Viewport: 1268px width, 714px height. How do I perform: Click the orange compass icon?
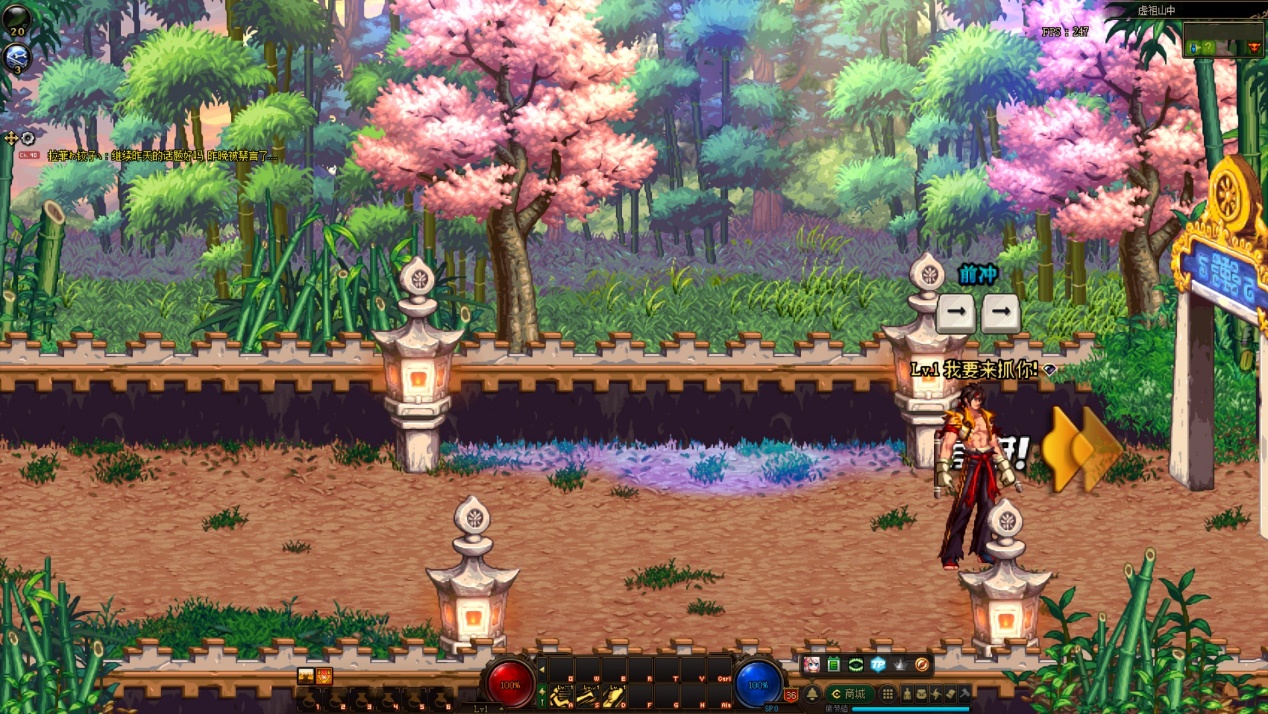pos(922,665)
